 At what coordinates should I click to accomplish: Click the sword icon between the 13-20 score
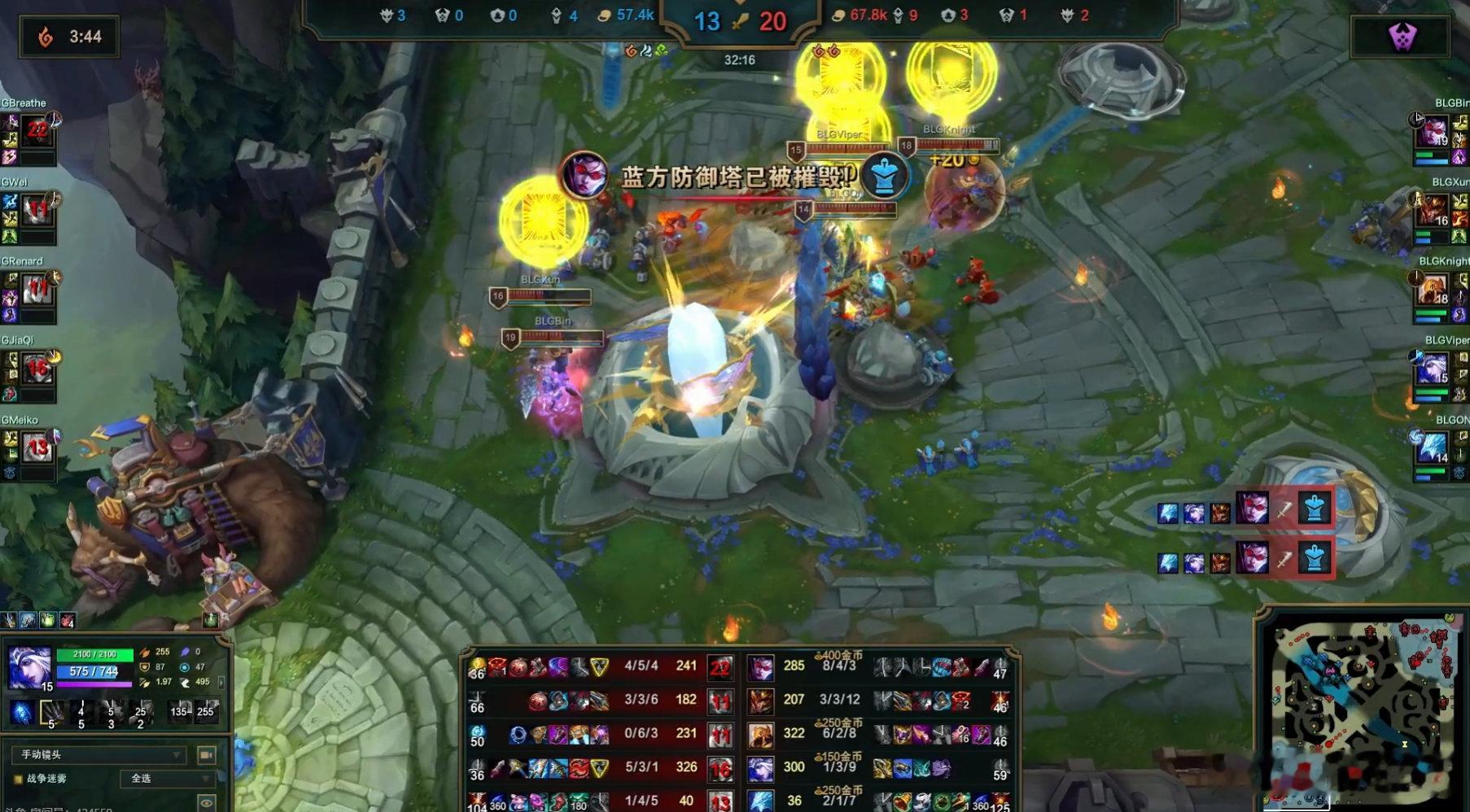point(741,21)
